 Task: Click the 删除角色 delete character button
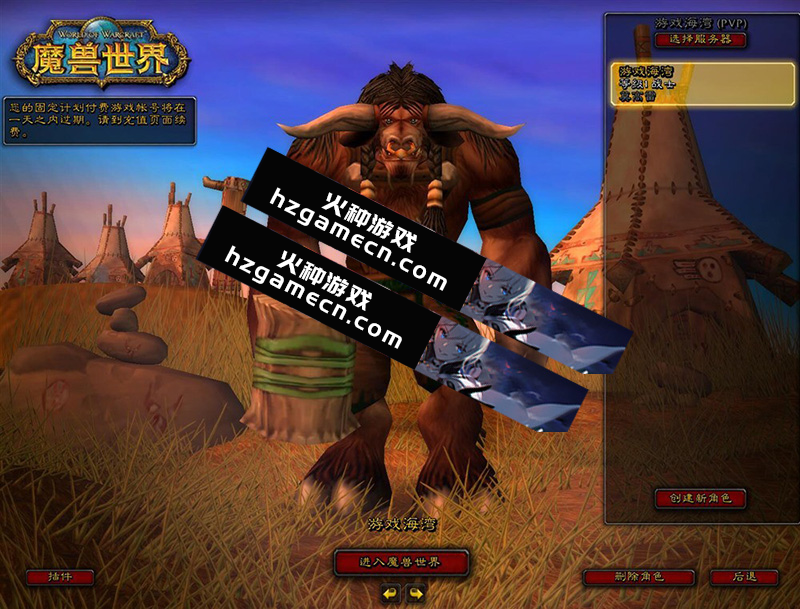click(638, 577)
